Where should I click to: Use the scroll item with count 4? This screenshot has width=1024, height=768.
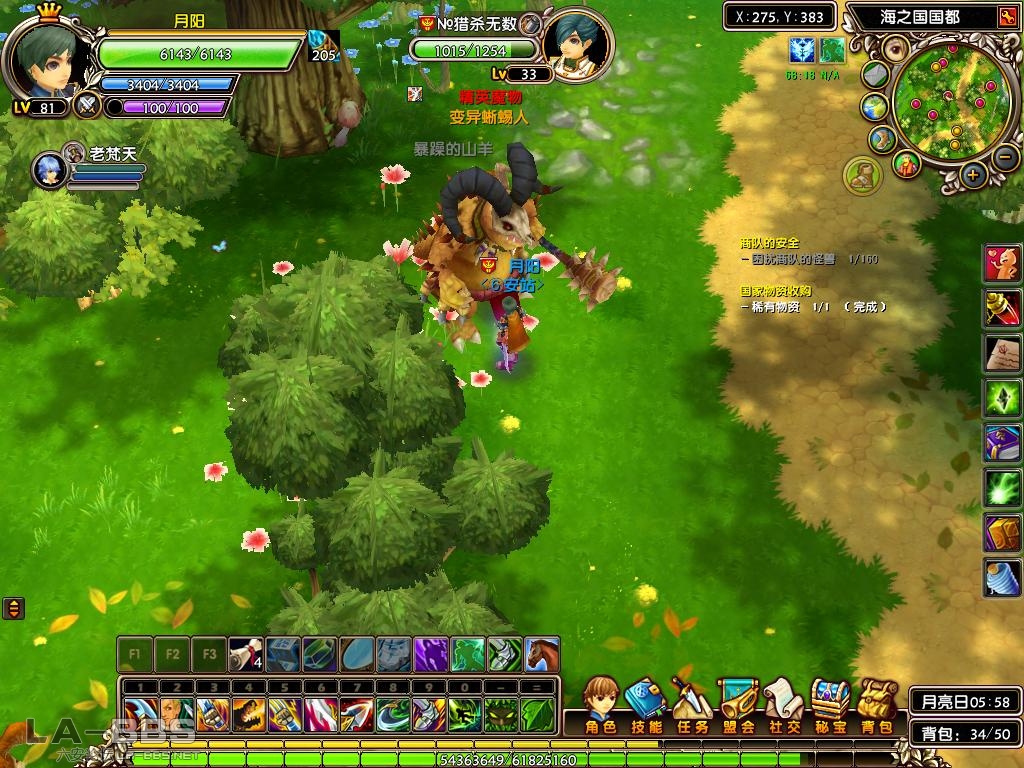click(x=245, y=654)
